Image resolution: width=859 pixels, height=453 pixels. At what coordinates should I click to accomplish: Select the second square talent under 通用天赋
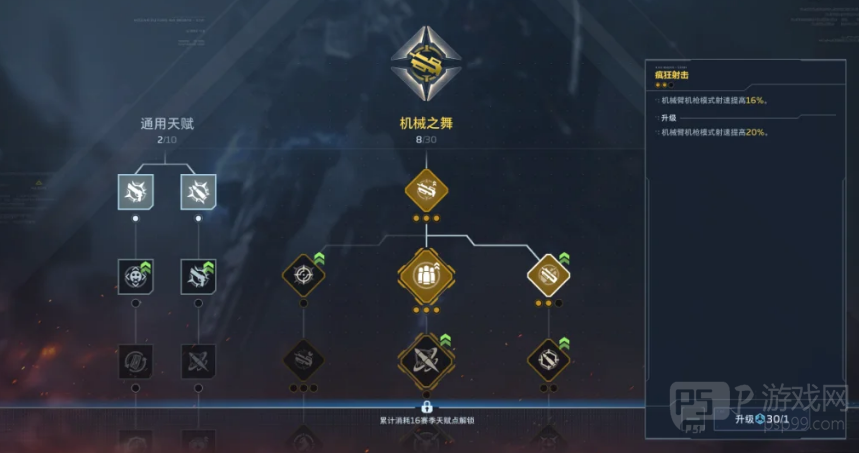coord(198,191)
